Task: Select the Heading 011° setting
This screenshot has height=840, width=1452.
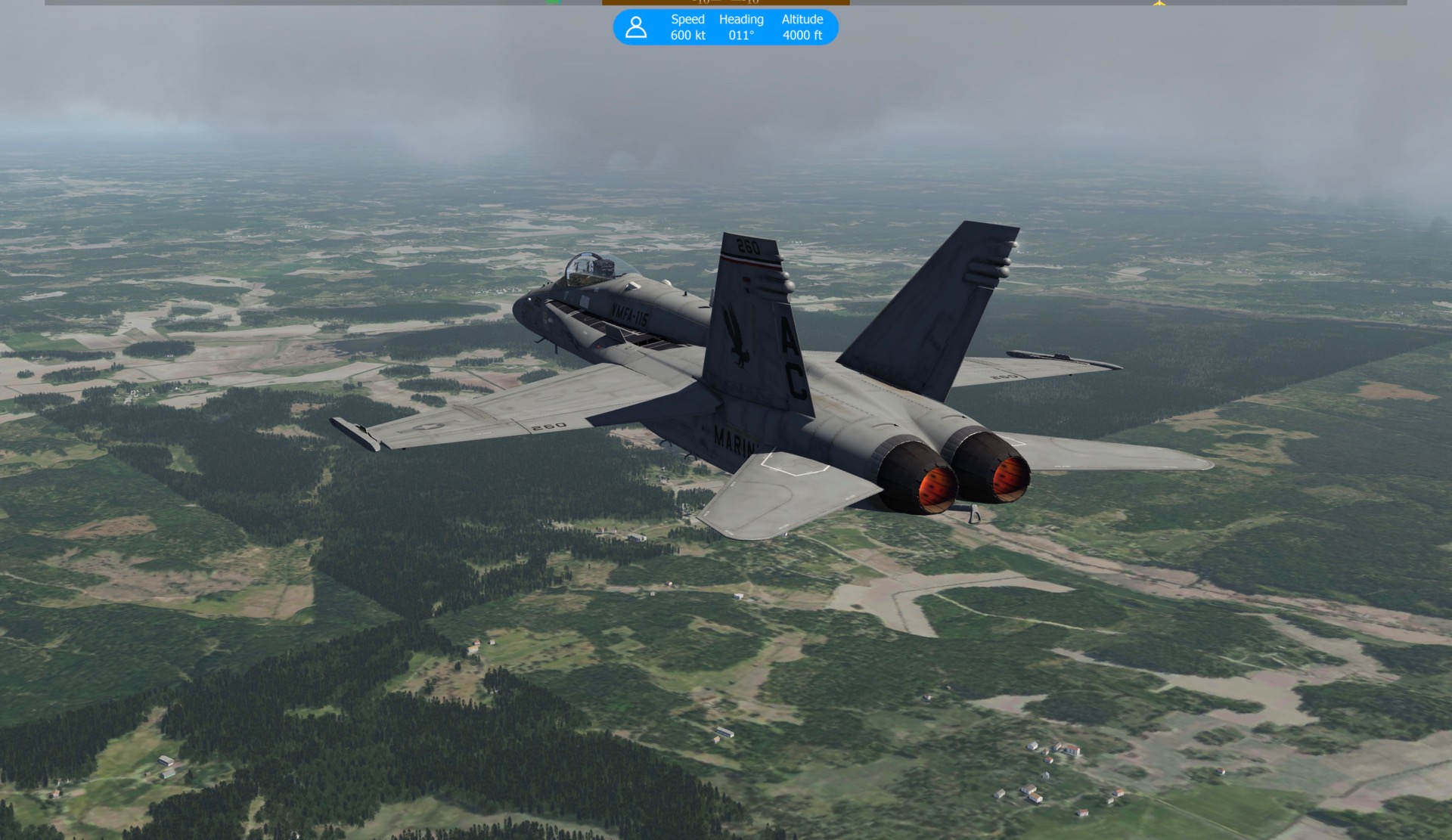Action: [740, 27]
